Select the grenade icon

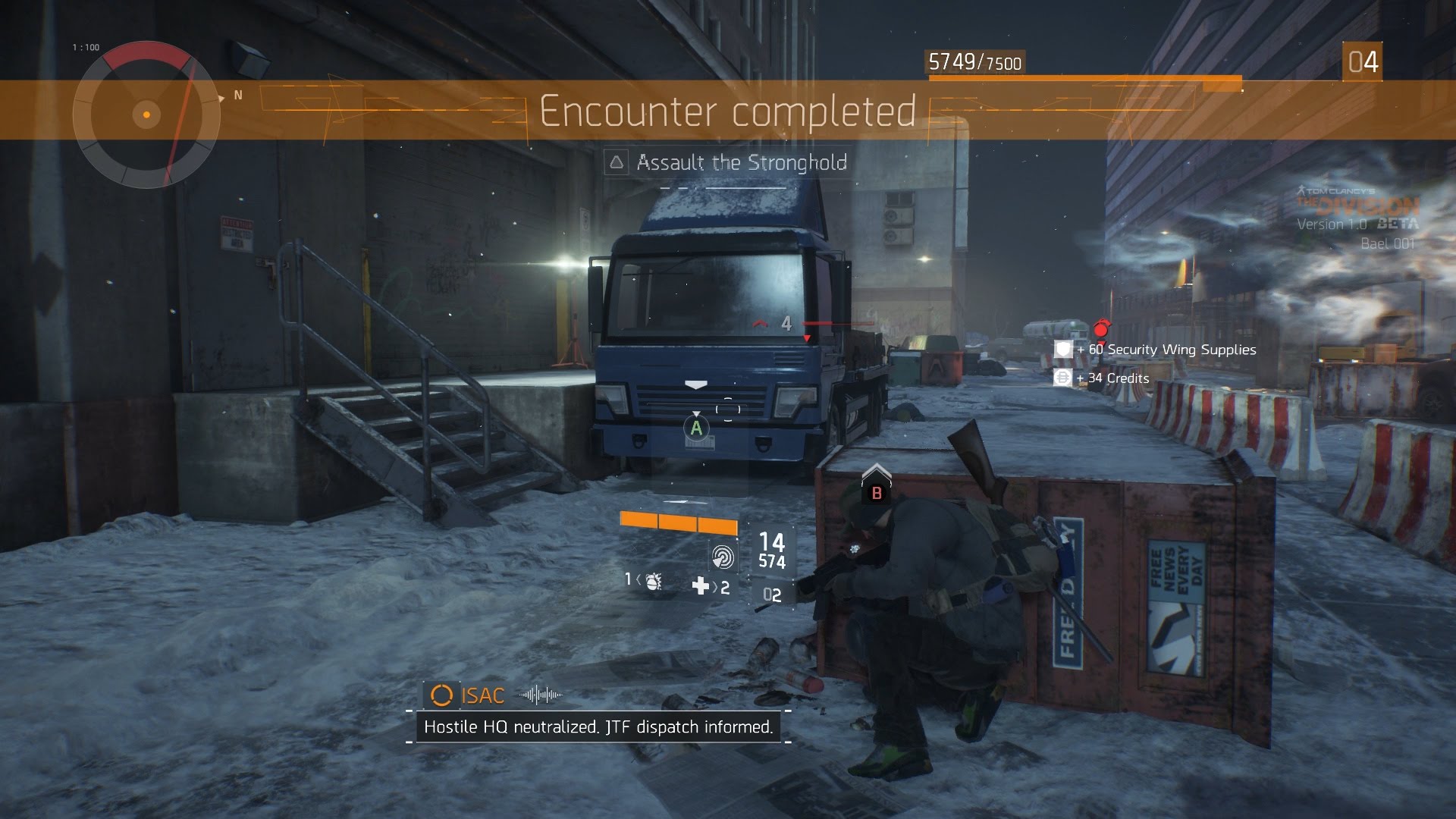tap(653, 581)
